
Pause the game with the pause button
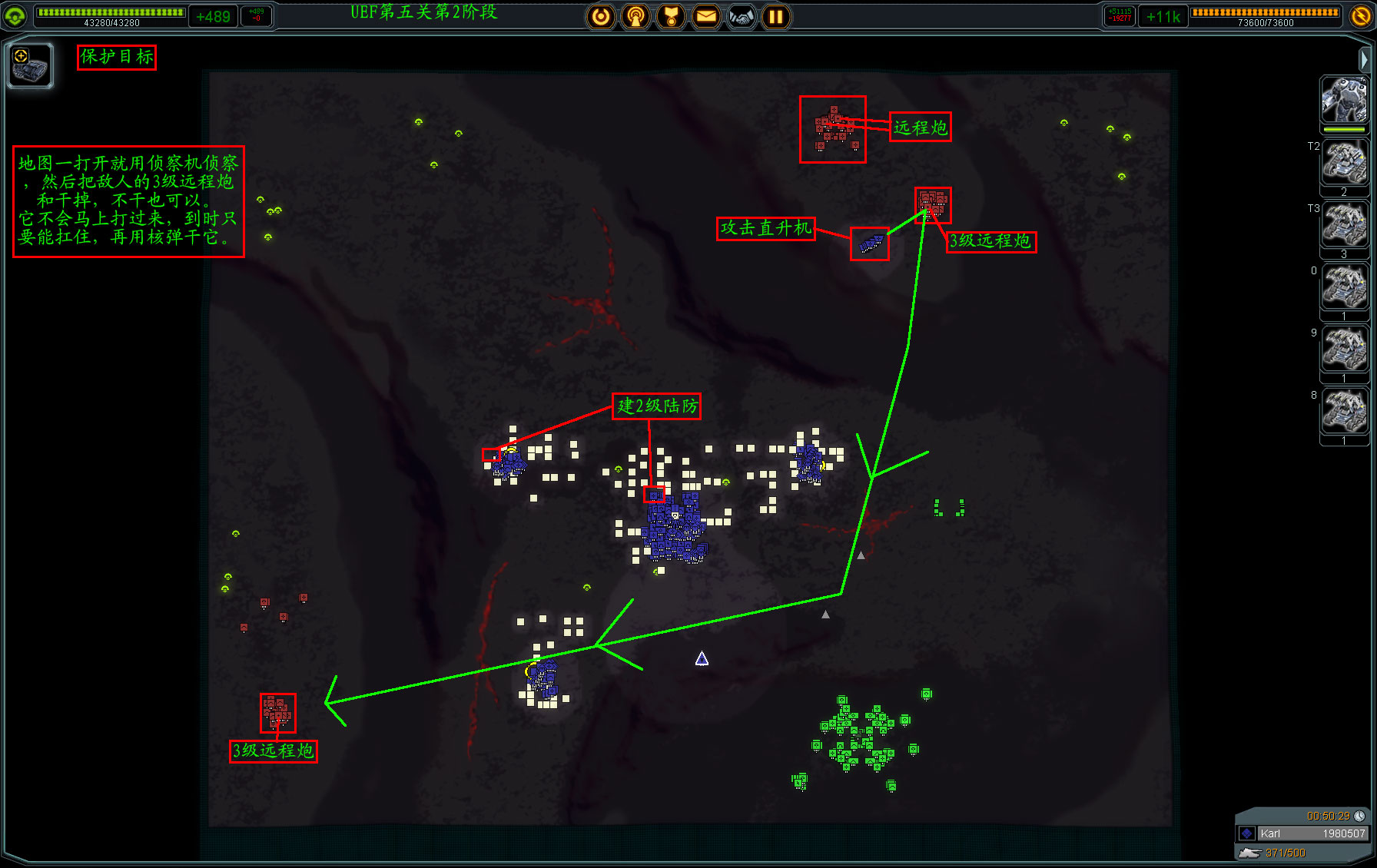tap(776, 16)
